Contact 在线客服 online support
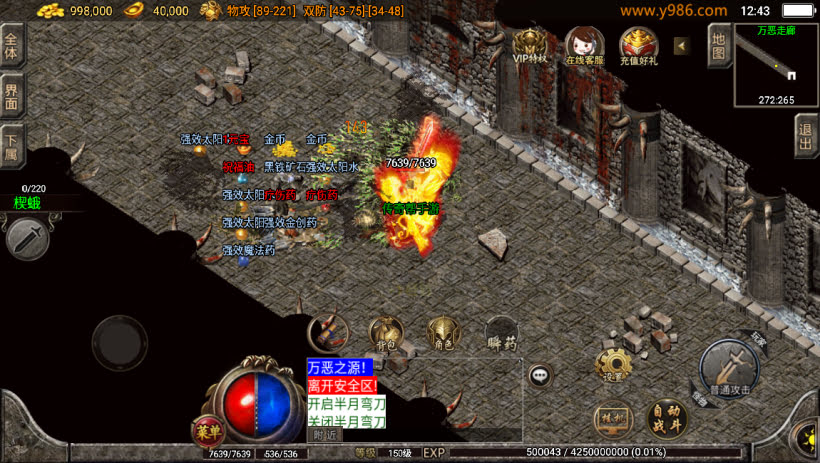Screen dimensions: 820x463 (585, 46)
